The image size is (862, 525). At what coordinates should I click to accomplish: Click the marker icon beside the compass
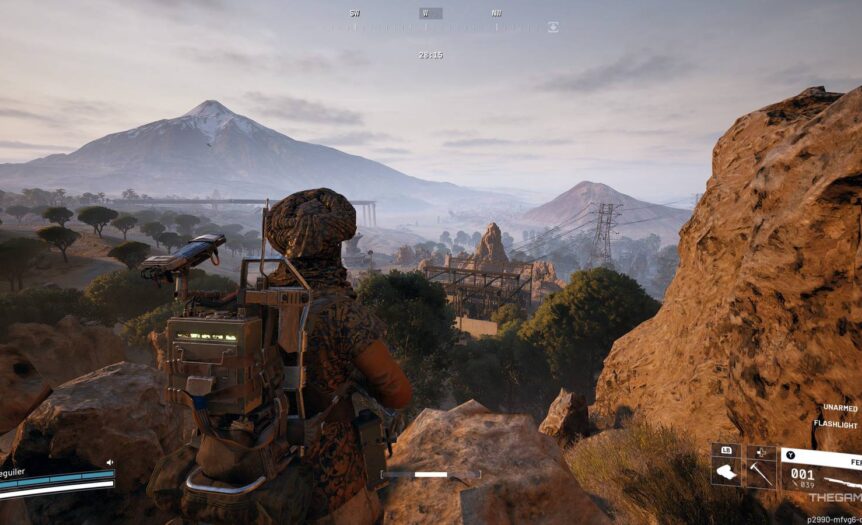(x=553, y=27)
